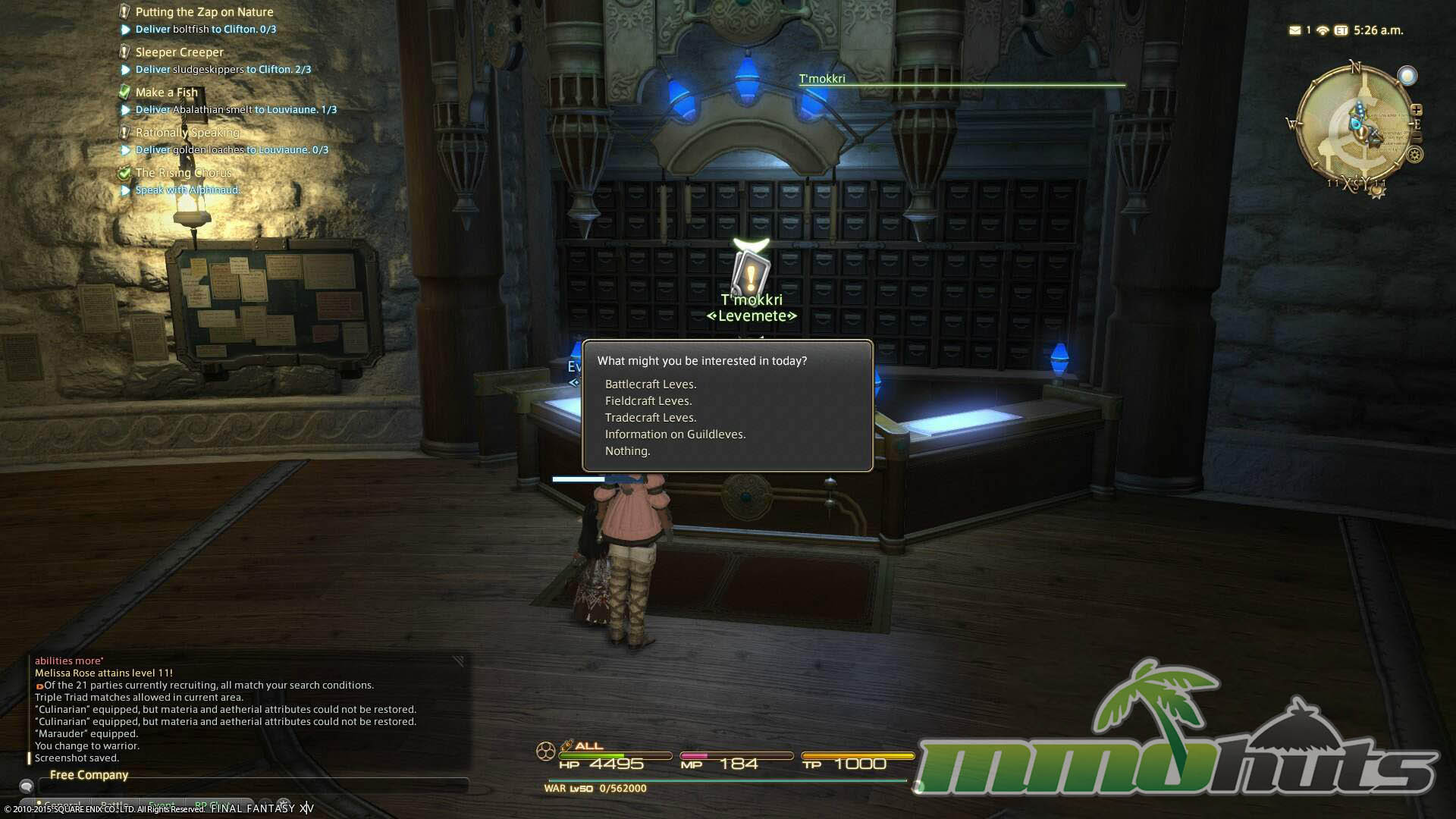The height and width of the screenshot is (819, 1456).
Task: Click the chat input field
Action: point(250,786)
